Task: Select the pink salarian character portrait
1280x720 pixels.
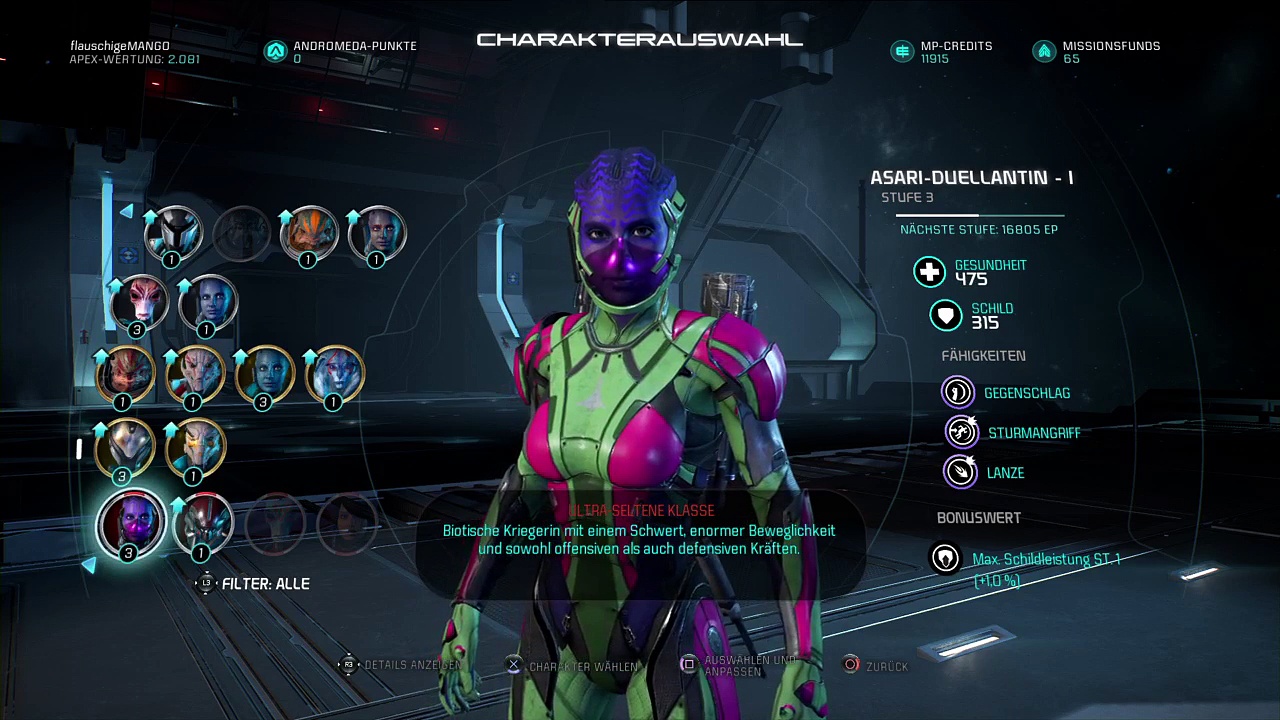Action: 138,301
